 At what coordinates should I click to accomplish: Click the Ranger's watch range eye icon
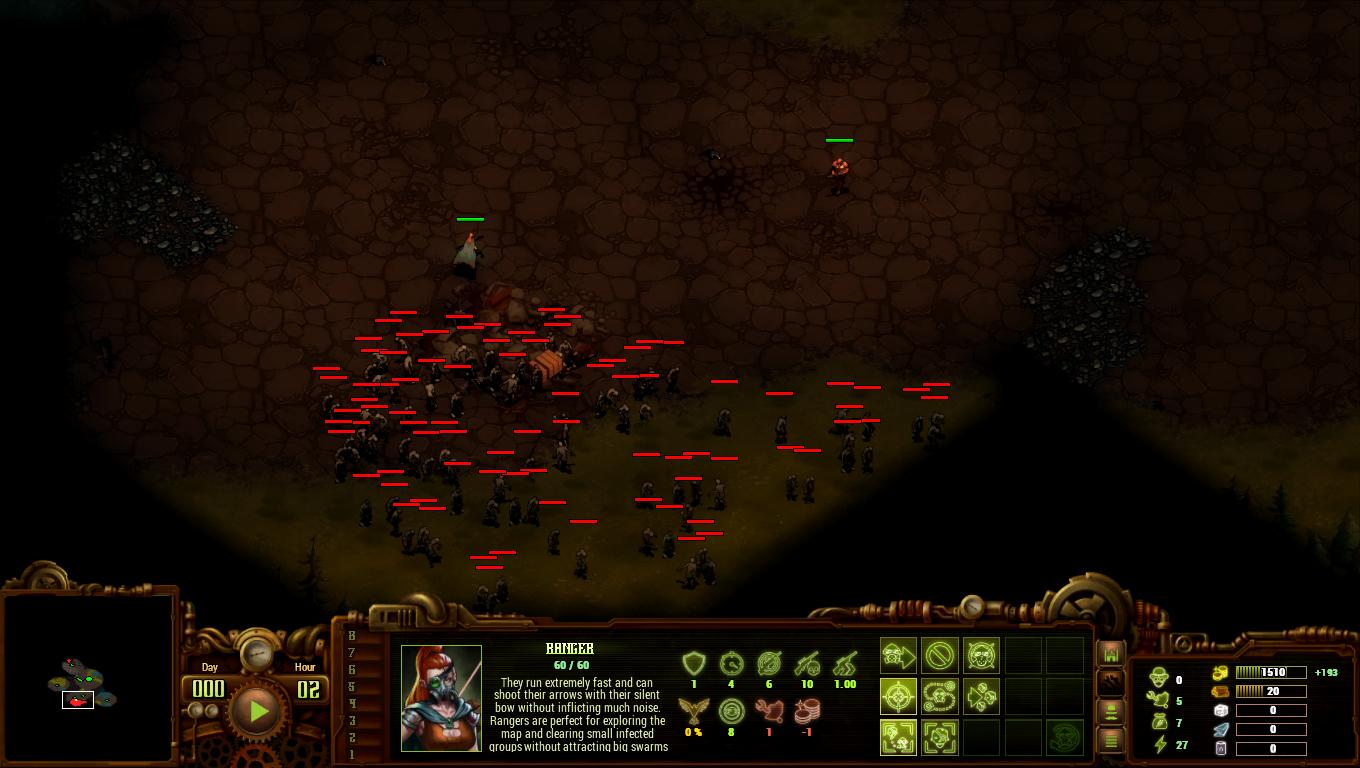pyautogui.click(x=731, y=710)
